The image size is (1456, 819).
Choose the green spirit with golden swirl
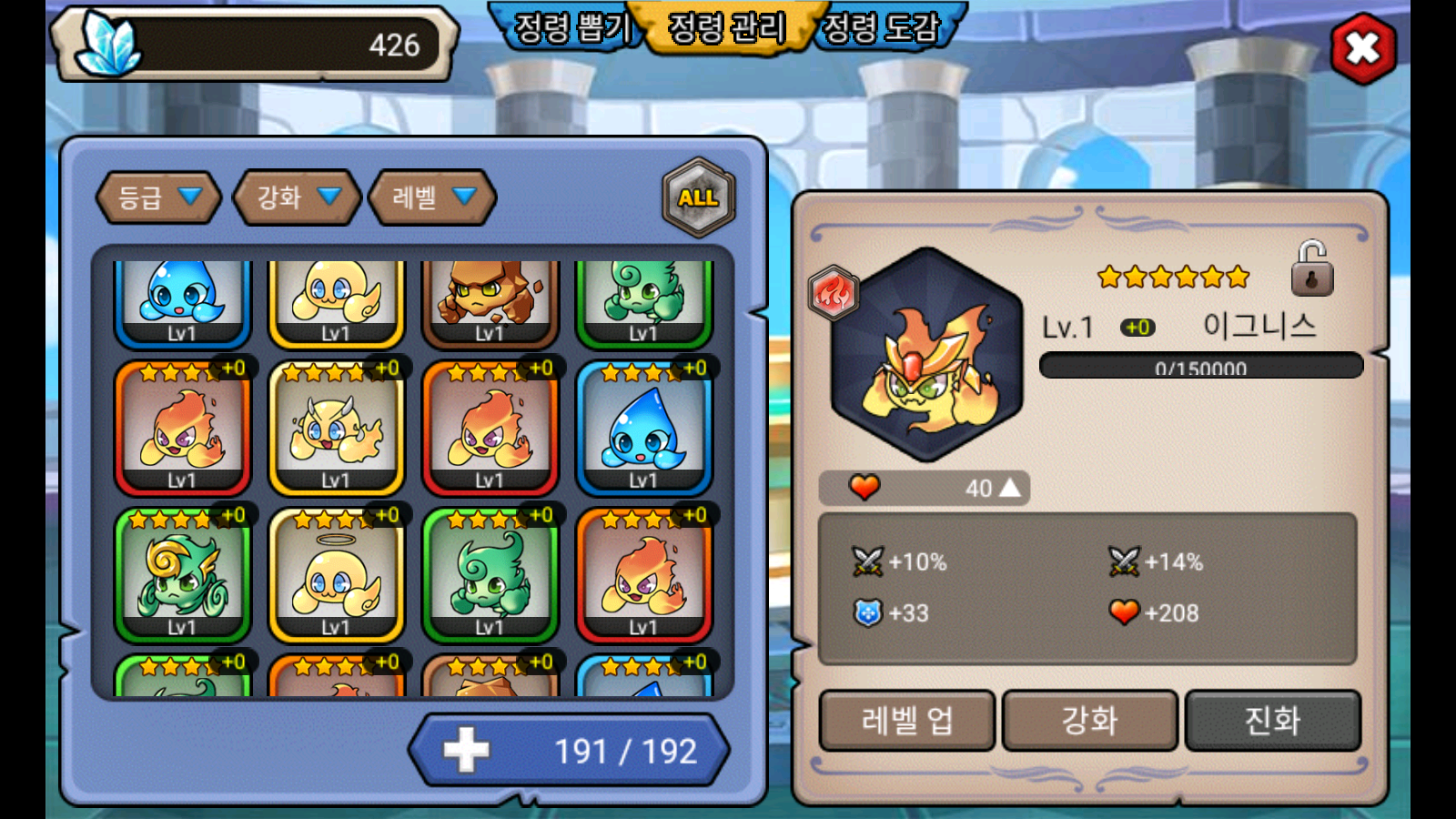point(182,575)
